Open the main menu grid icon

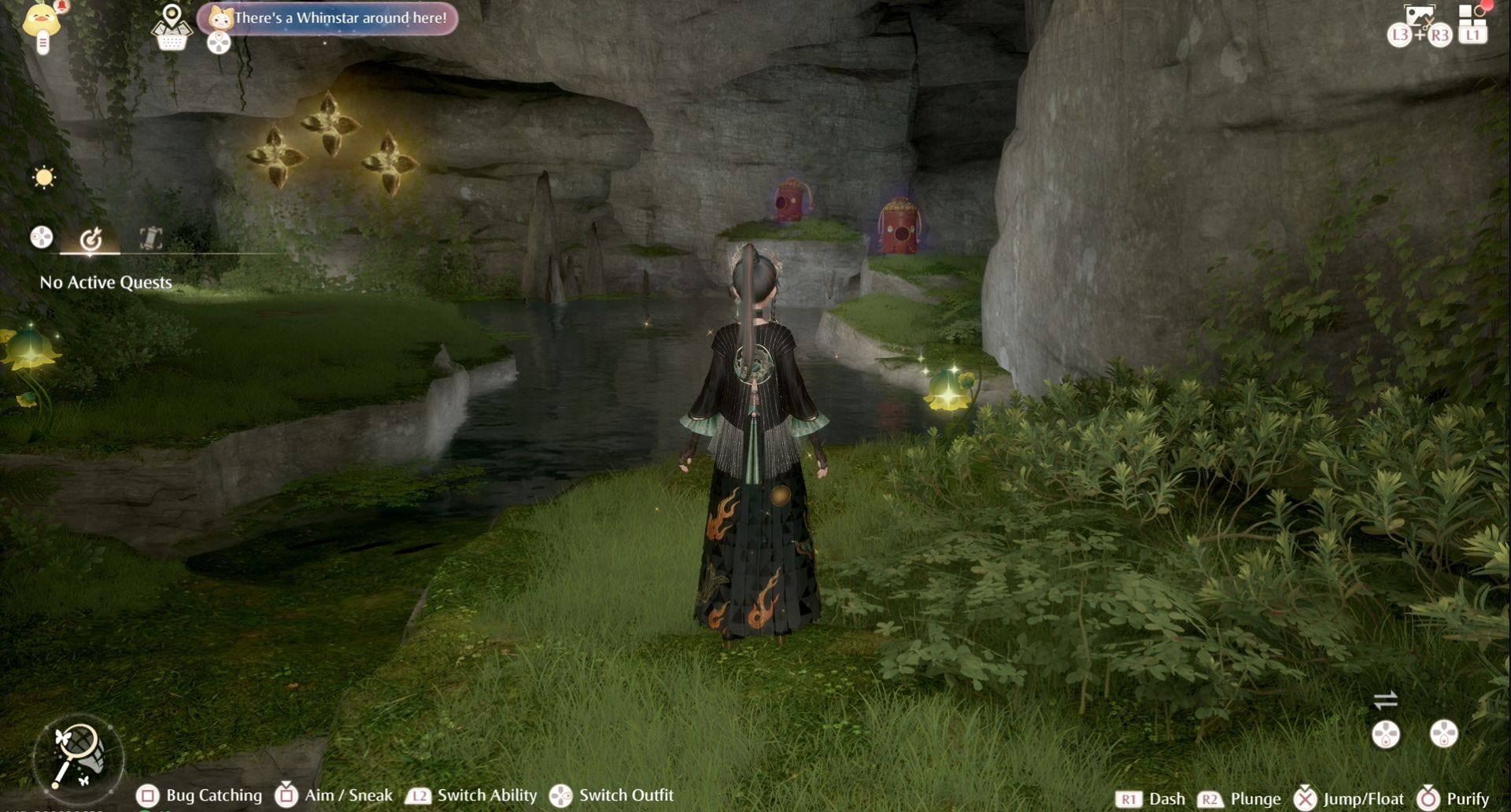1471,17
